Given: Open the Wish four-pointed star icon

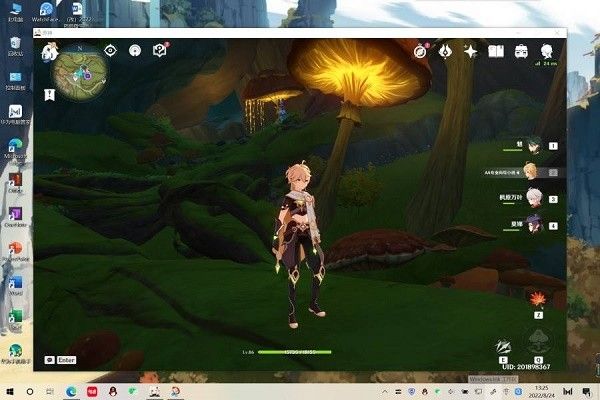Looking at the screenshot, I should pyautogui.click(x=470, y=51).
